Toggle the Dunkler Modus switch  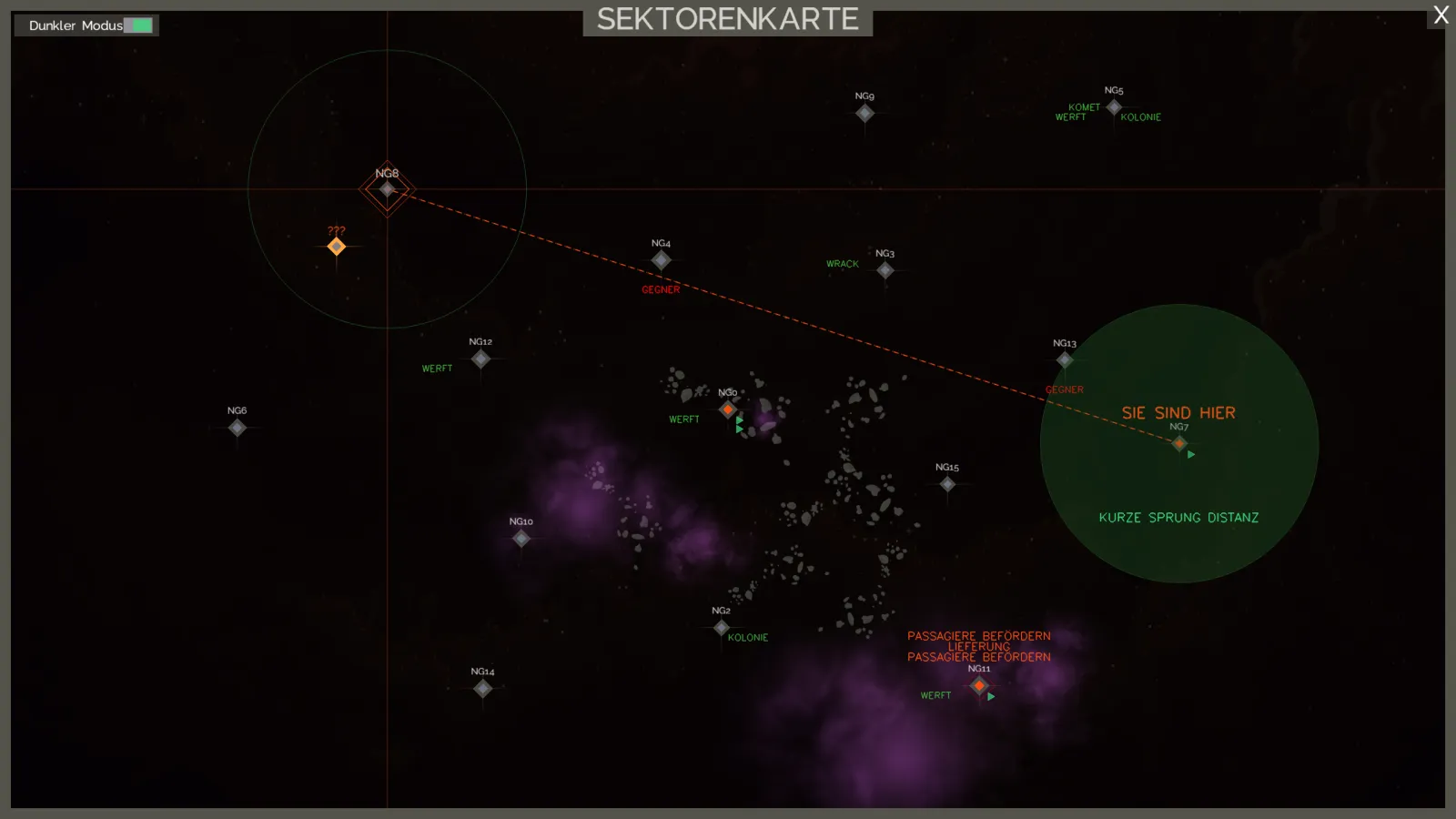138,25
